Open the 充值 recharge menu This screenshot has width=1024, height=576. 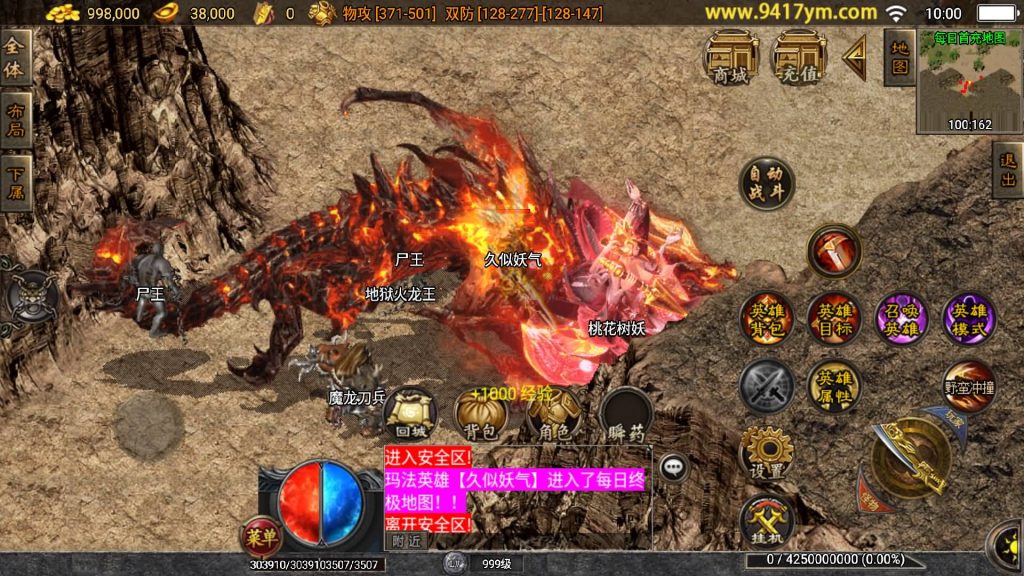(799, 55)
